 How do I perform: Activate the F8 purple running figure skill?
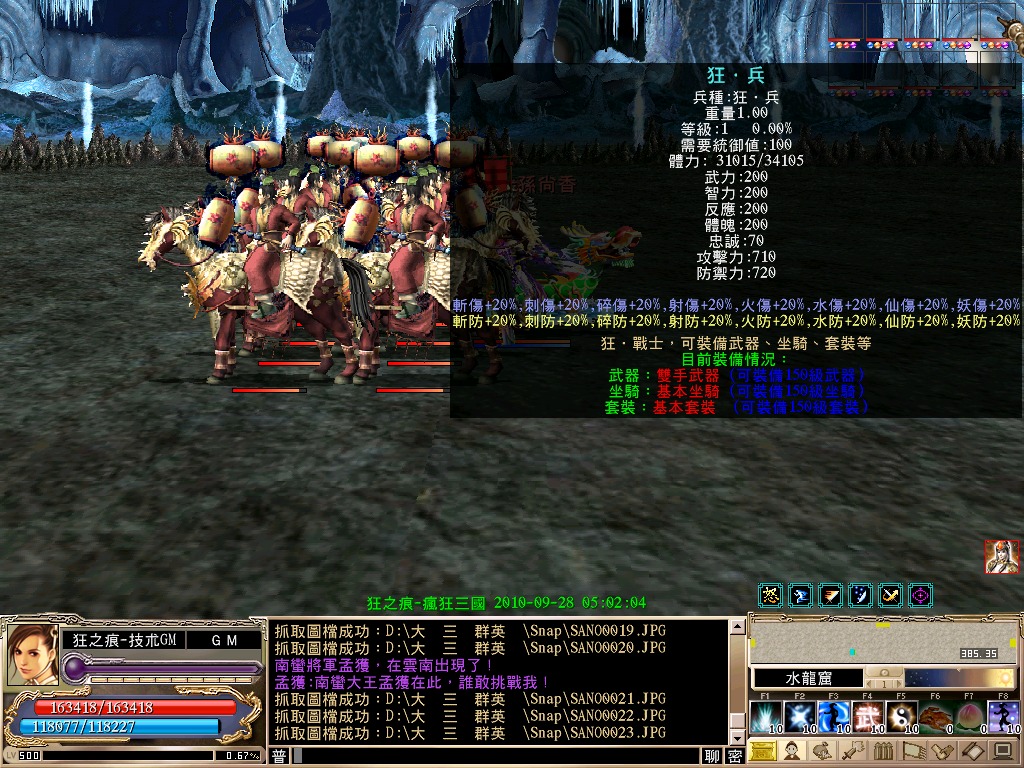pos(1003,716)
